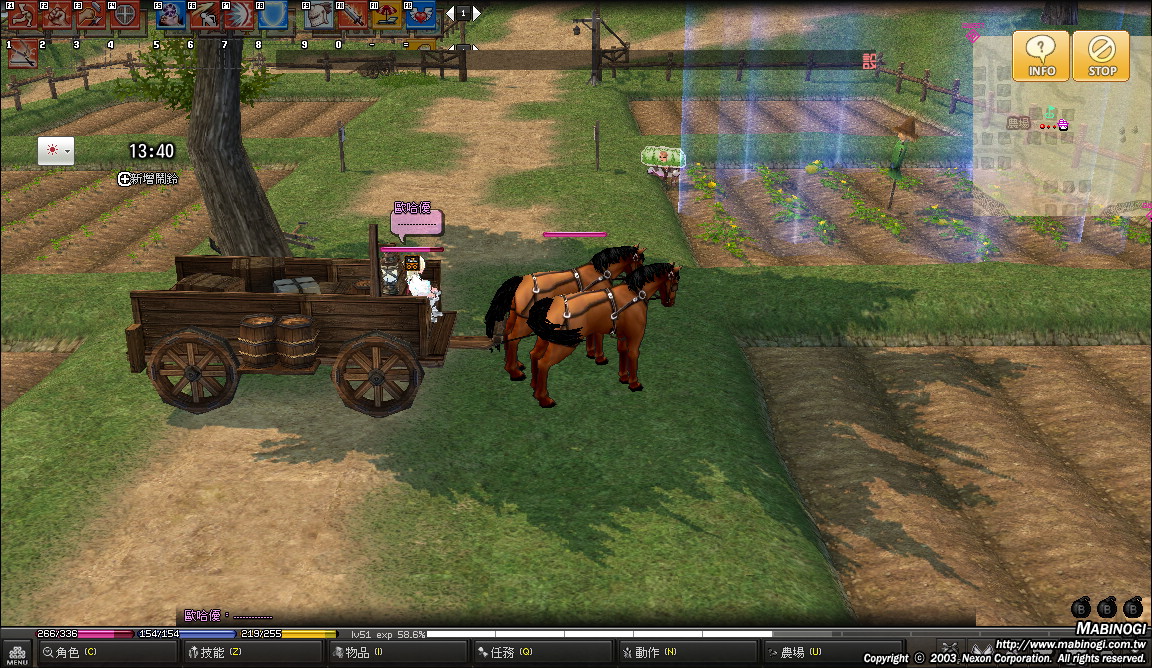Switch hotbar page with the right arrow
1152x668 pixels.
[x=477, y=13]
